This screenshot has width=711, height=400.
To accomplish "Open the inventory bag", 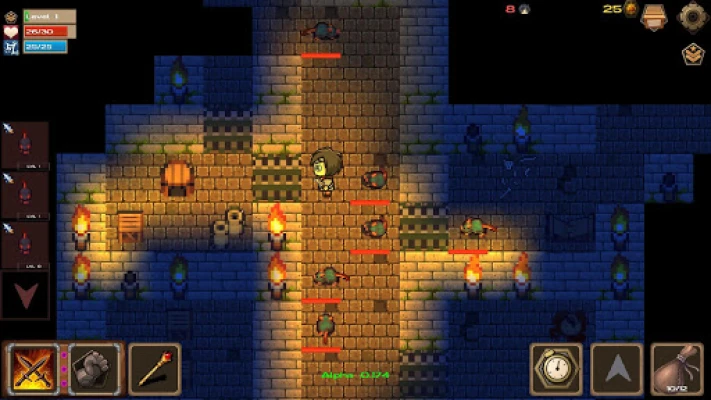I will (676, 368).
